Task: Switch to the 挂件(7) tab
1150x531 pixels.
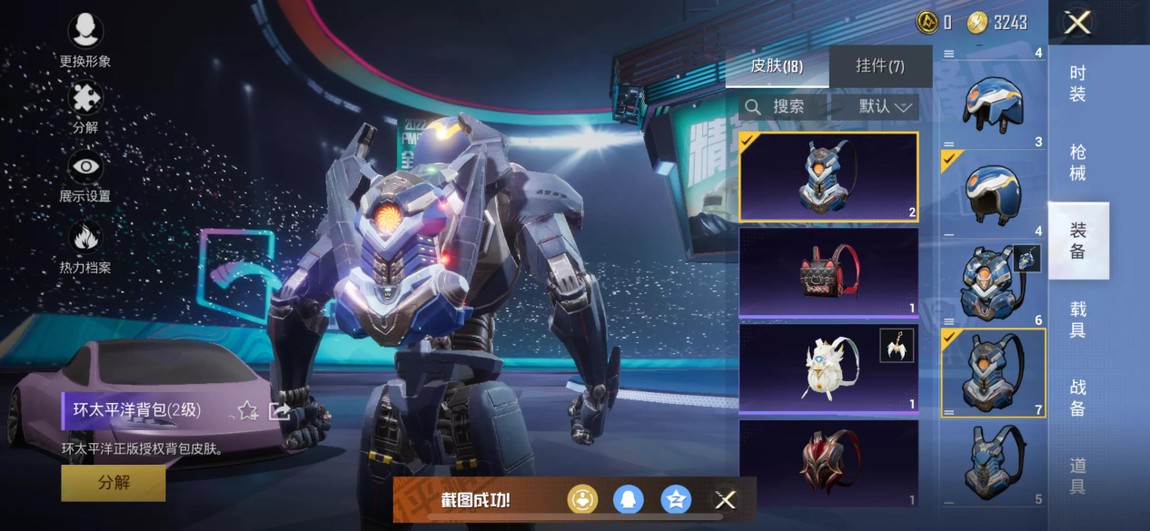Action: tap(880, 66)
